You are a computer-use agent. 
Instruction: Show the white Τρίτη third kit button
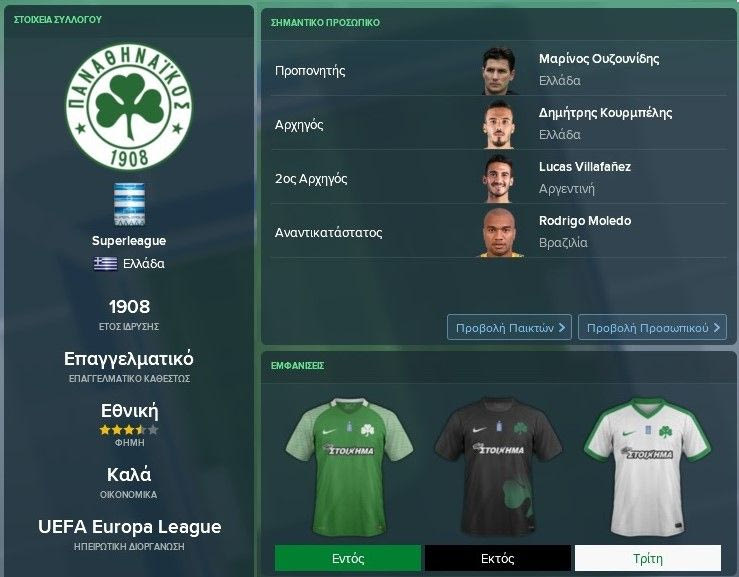[x=647, y=558]
